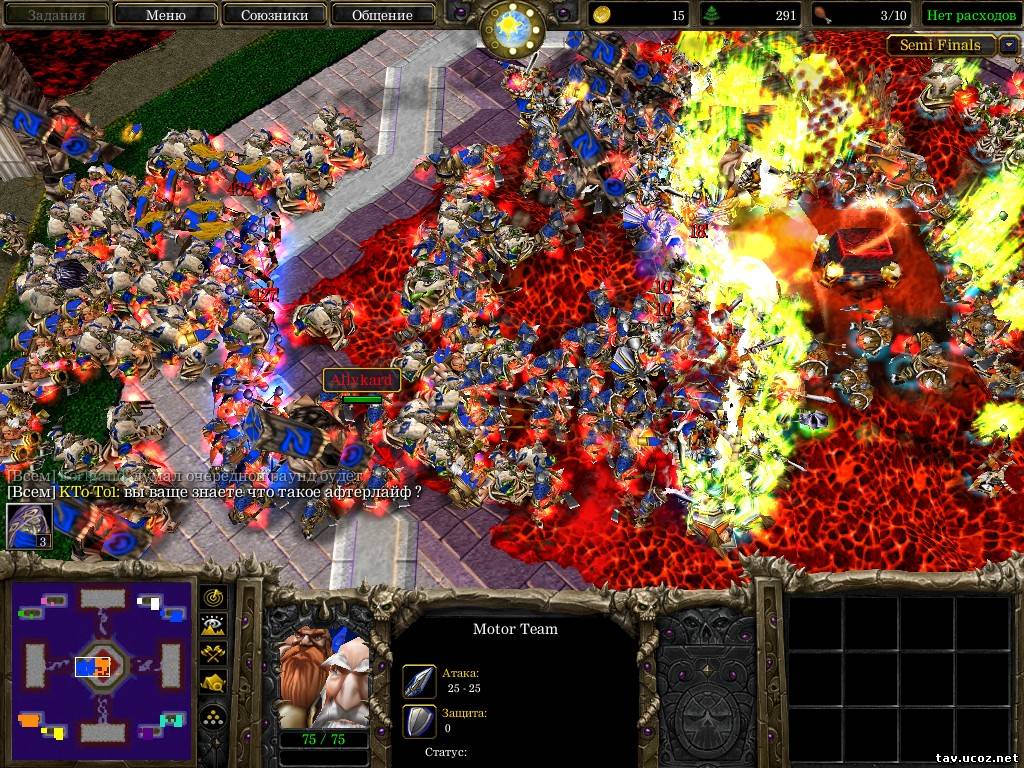Activate the minimap signal ping button
Viewport: 1024px width, 768px height.
214,597
